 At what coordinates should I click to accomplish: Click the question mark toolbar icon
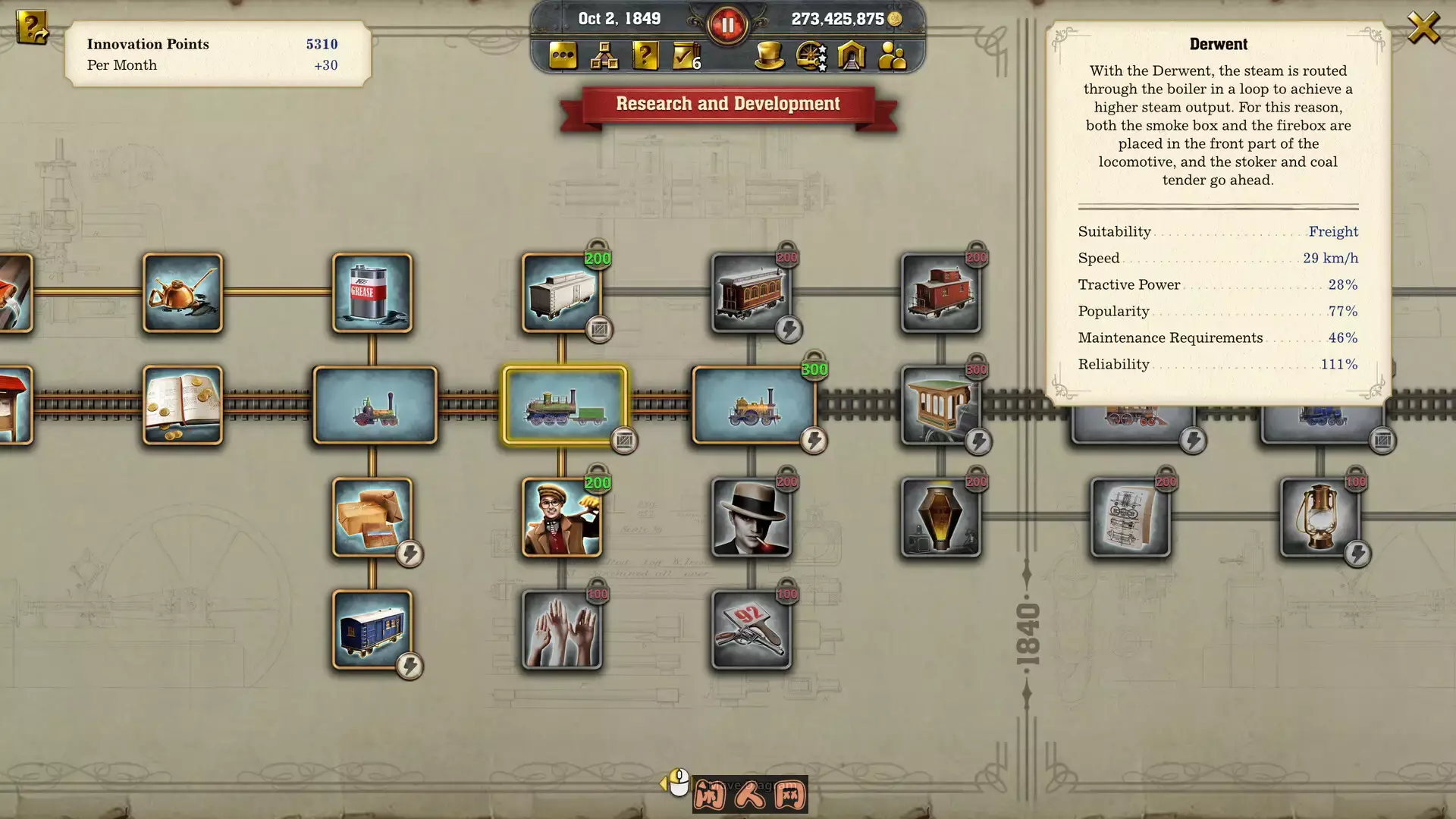(x=645, y=55)
